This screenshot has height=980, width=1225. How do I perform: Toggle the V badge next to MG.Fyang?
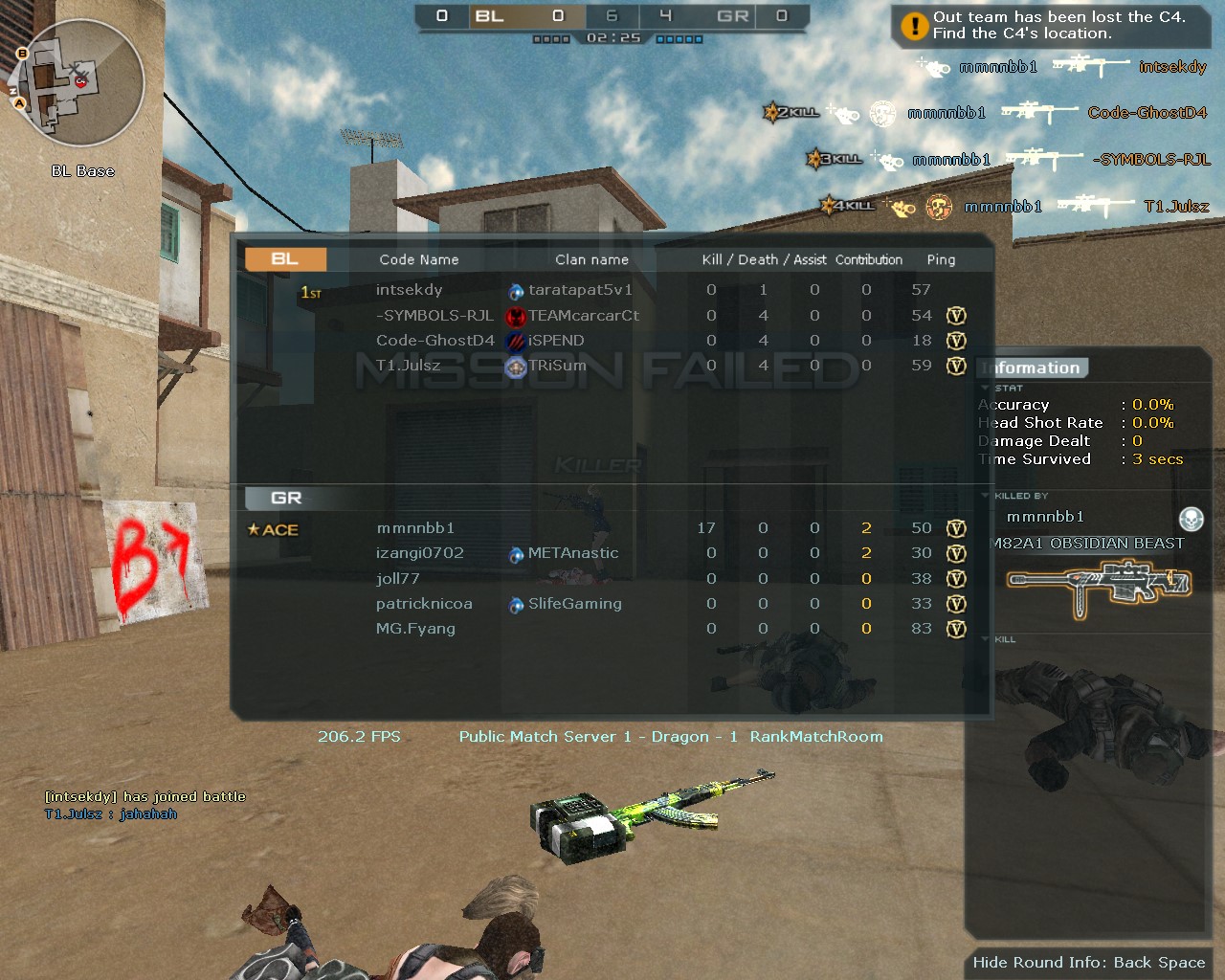click(x=956, y=629)
